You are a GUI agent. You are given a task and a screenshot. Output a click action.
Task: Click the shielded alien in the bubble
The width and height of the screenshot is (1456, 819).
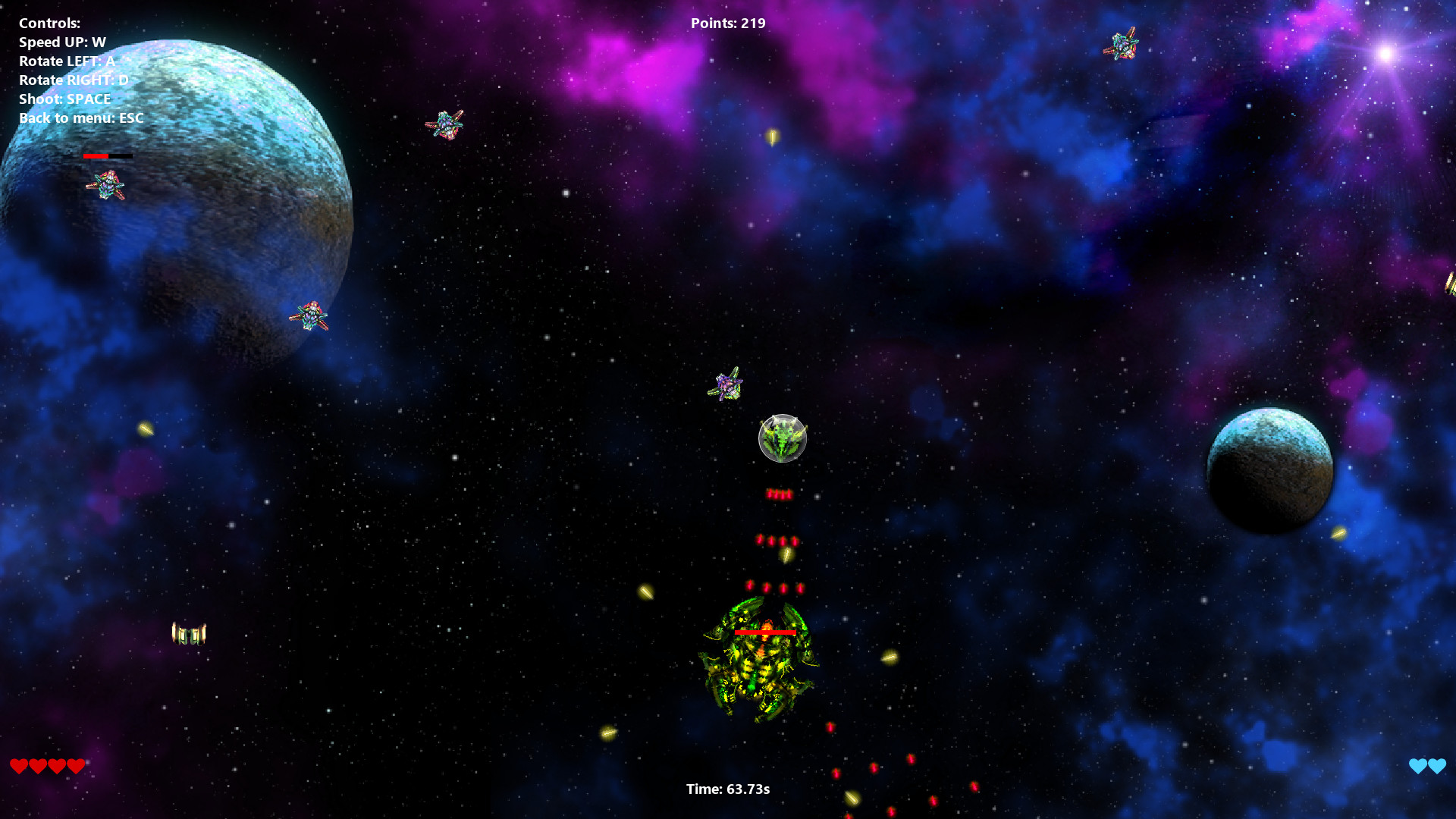783,438
